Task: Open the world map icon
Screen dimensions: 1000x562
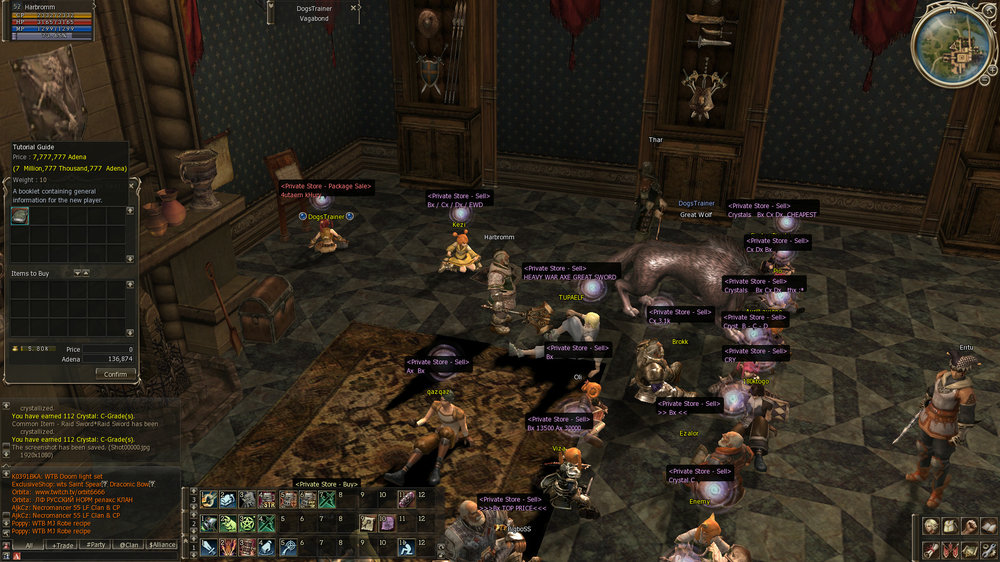Action: tap(968, 549)
